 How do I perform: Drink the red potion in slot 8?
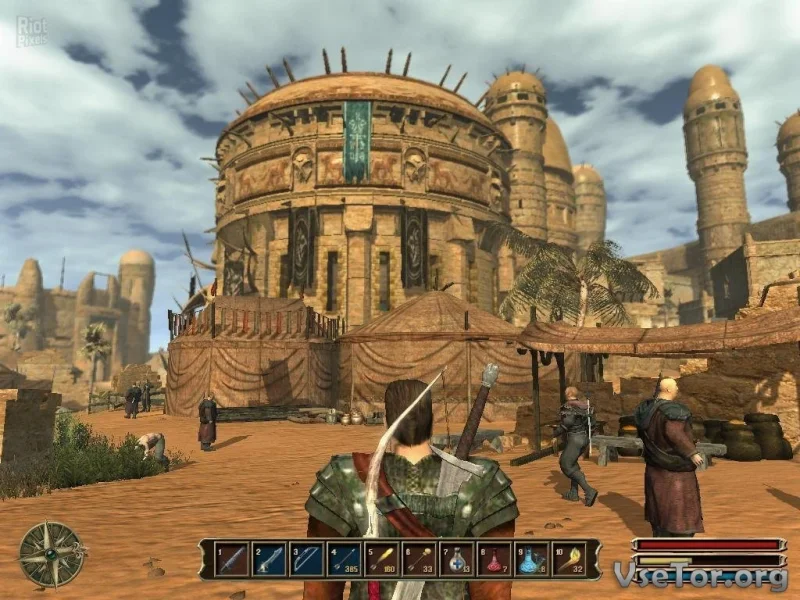click(495, 560)
